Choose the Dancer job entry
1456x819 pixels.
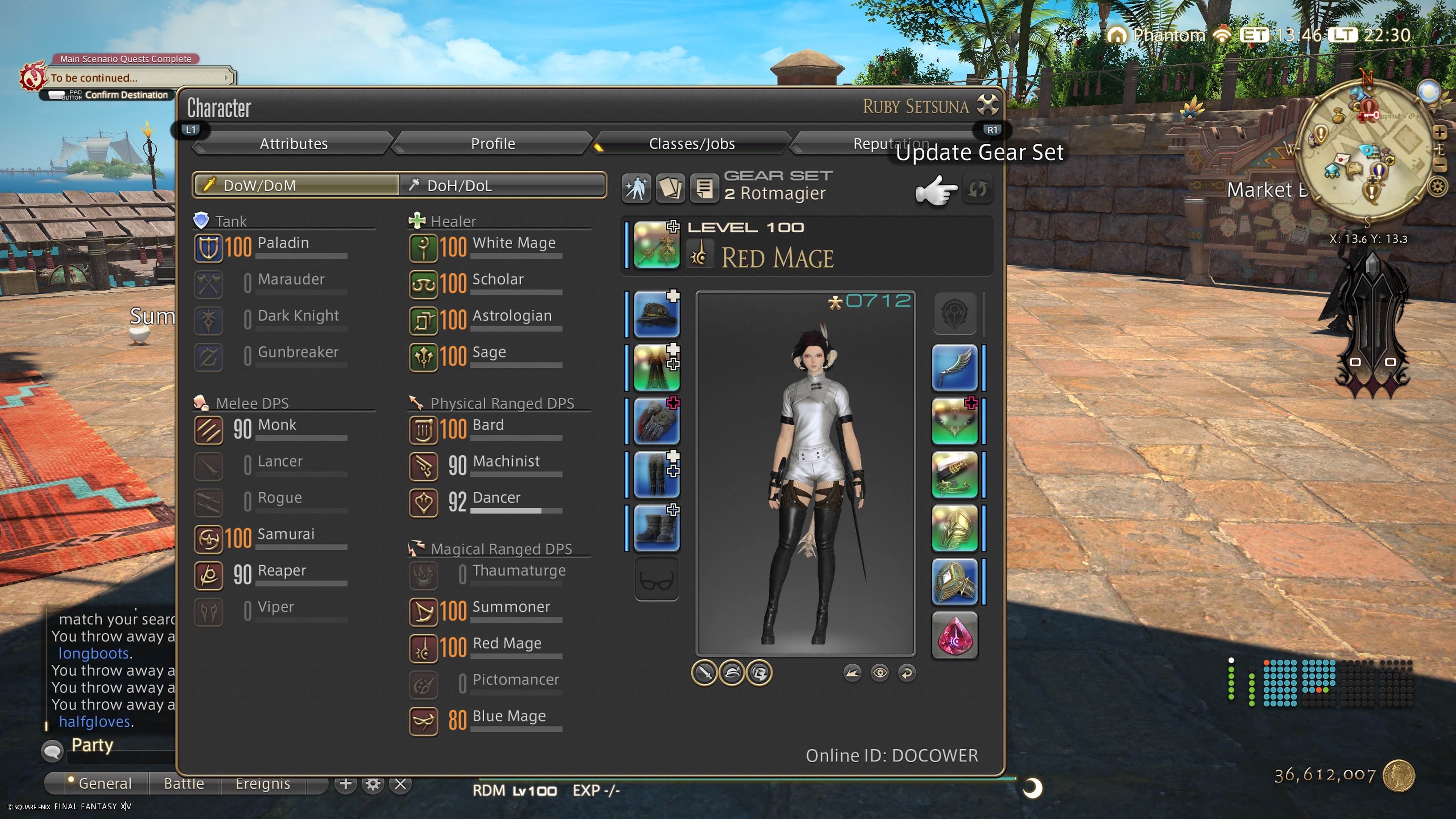[x=486, y=501]
